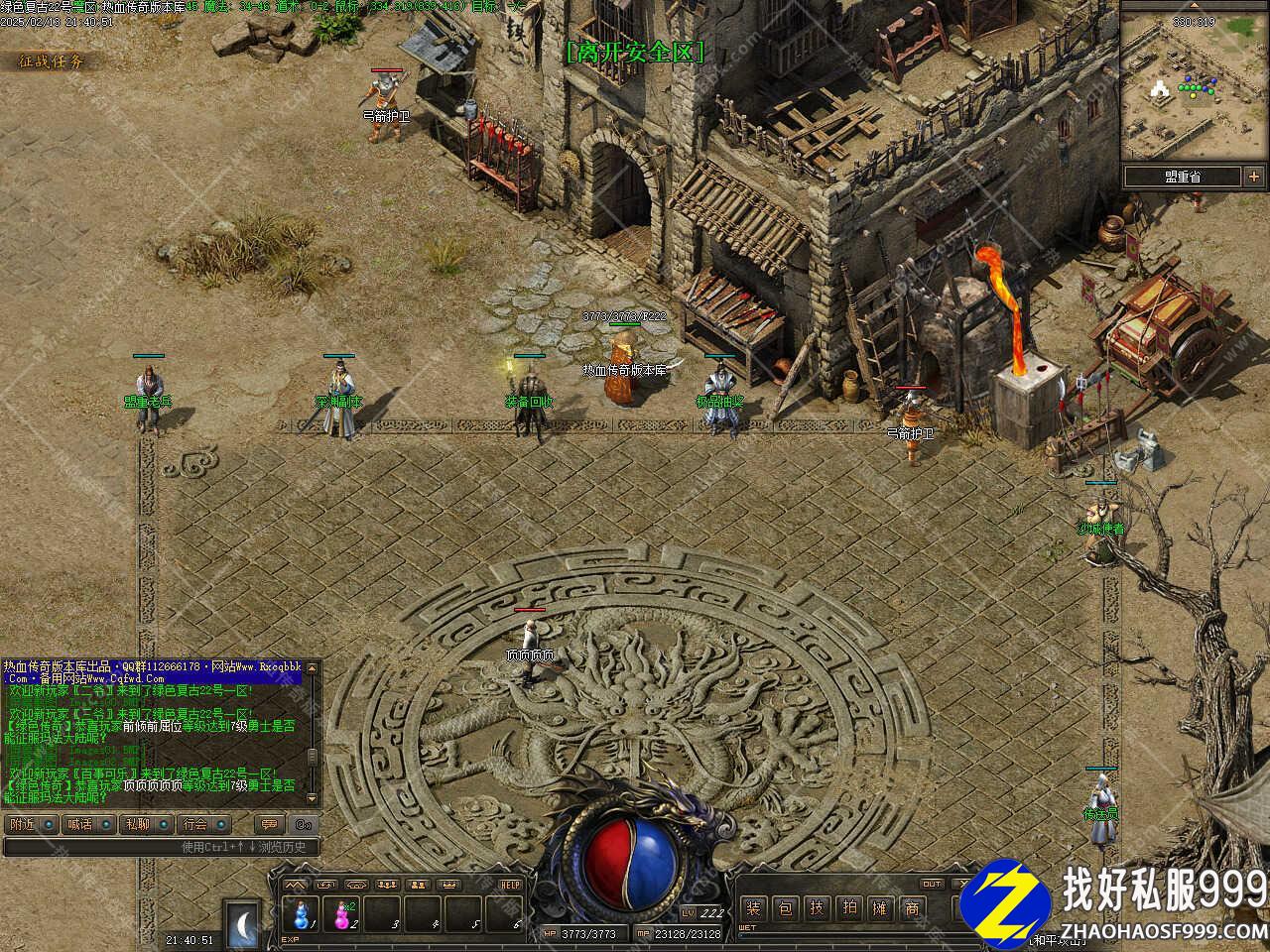Open the auction 拍 panel
This screenshot has height=952, width=1270.
click(x=848, y=908)
